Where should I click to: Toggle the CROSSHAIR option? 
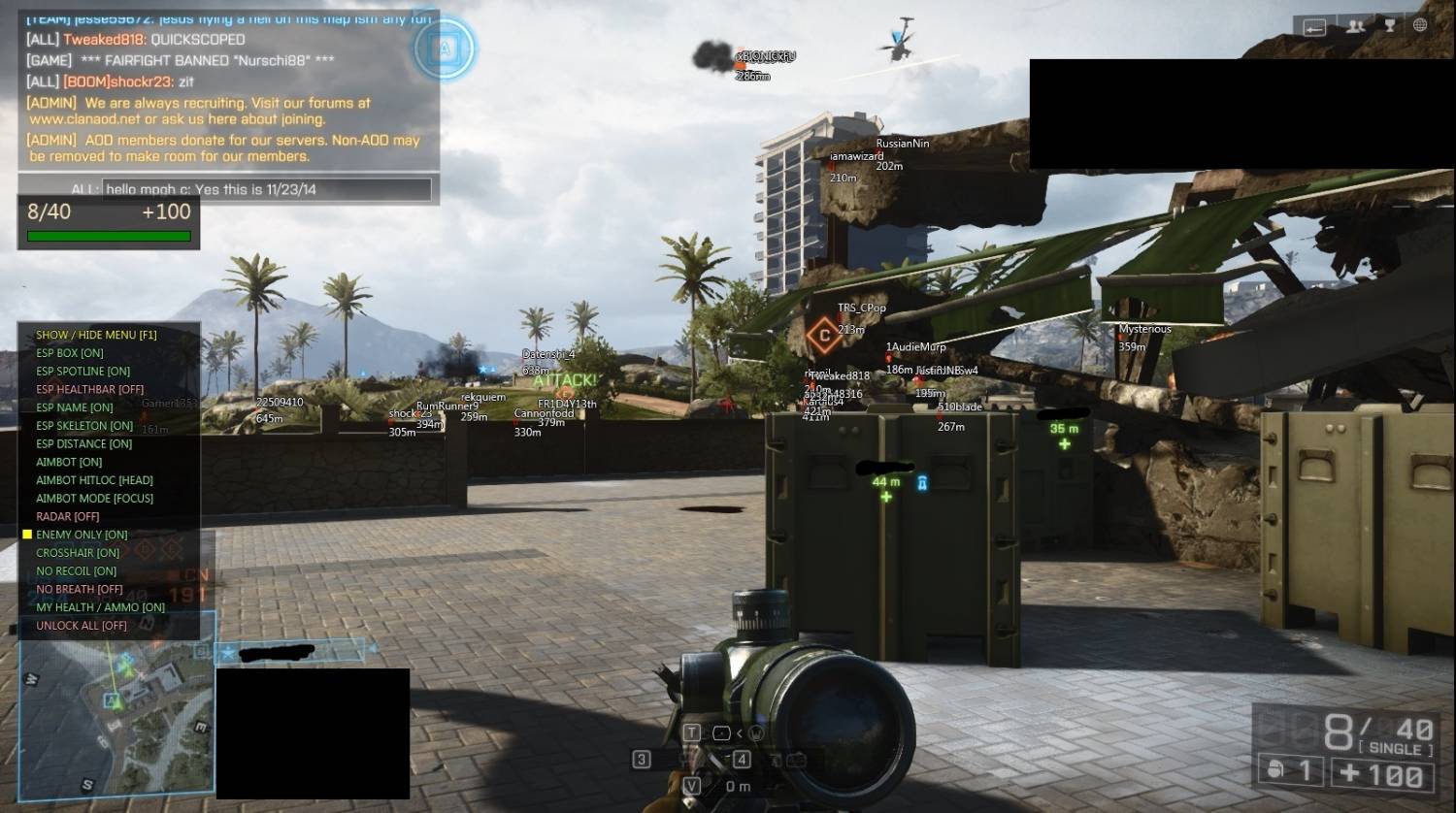click(x=78, y=553)
